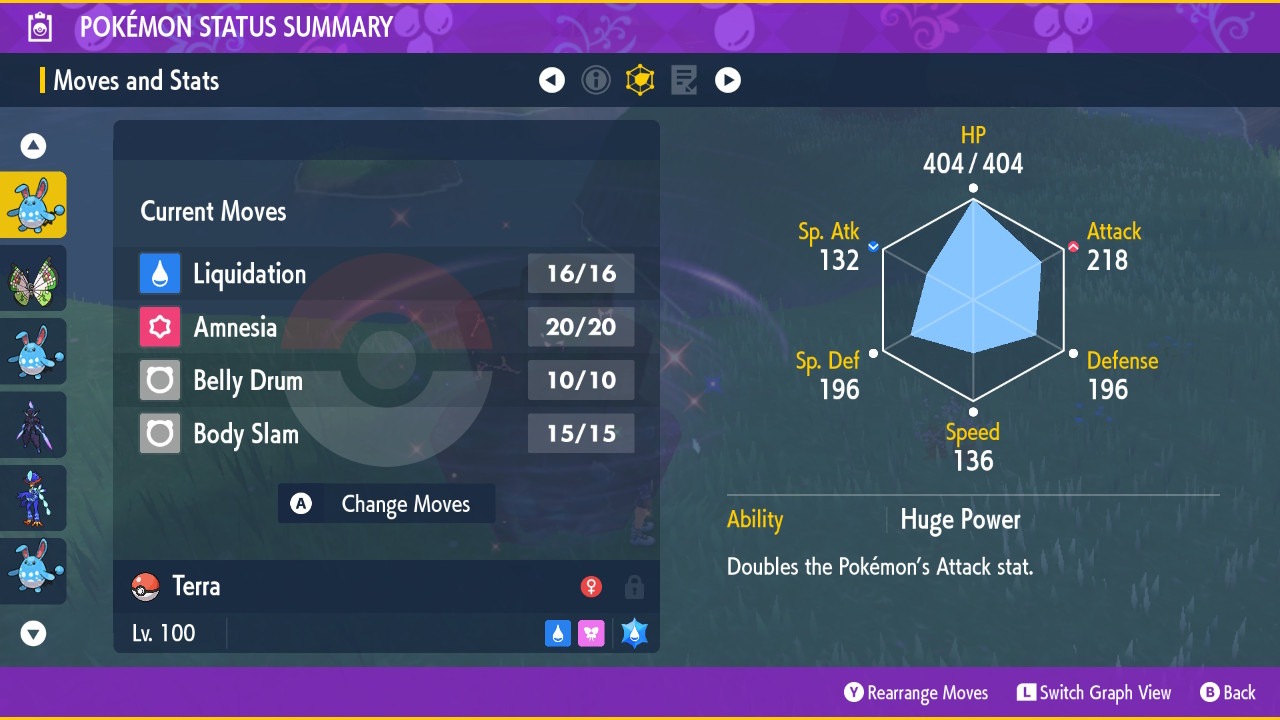The width and height of the screenshot is (1280, 720).
Task: Select the Liquidation move row
Action: pos(386,274)
